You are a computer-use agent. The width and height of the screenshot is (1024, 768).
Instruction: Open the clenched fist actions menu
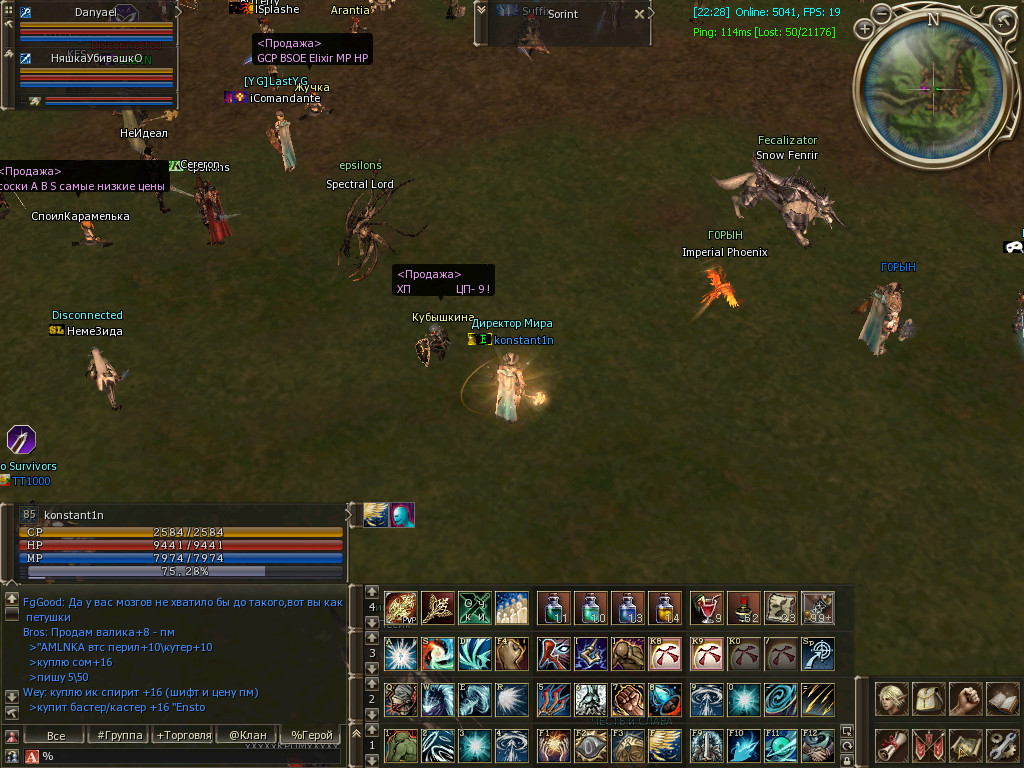pyautogui.click(x=966, y=699)
